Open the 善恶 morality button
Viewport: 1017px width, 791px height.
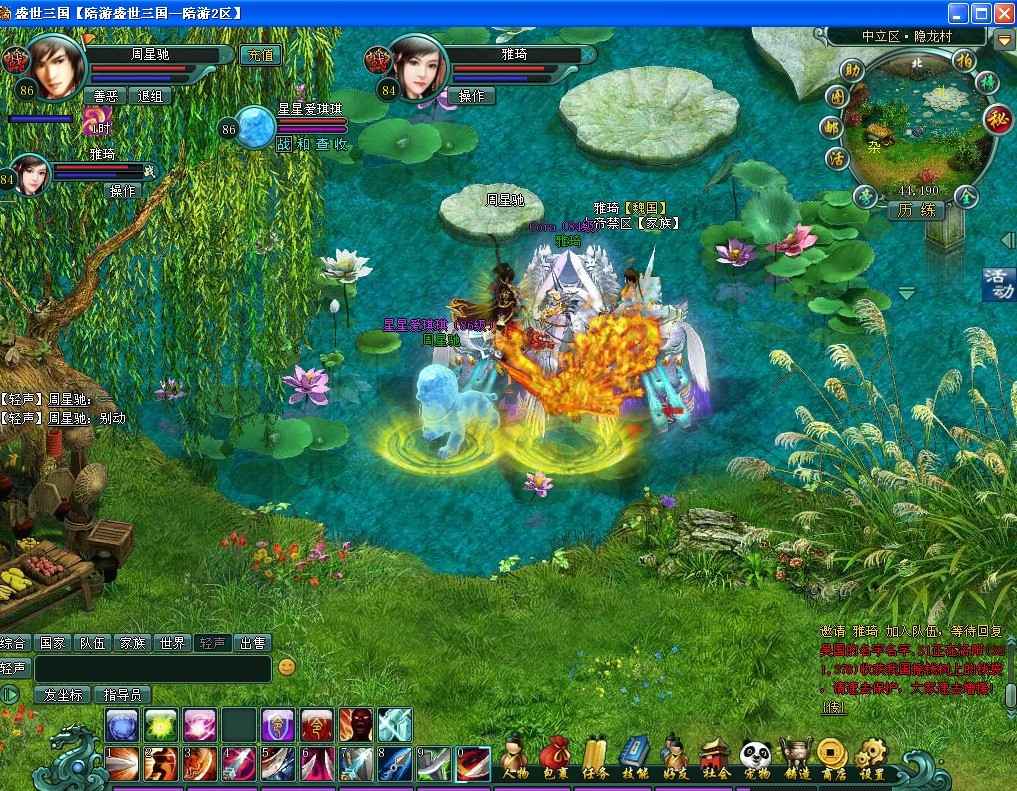coord(105,96)
